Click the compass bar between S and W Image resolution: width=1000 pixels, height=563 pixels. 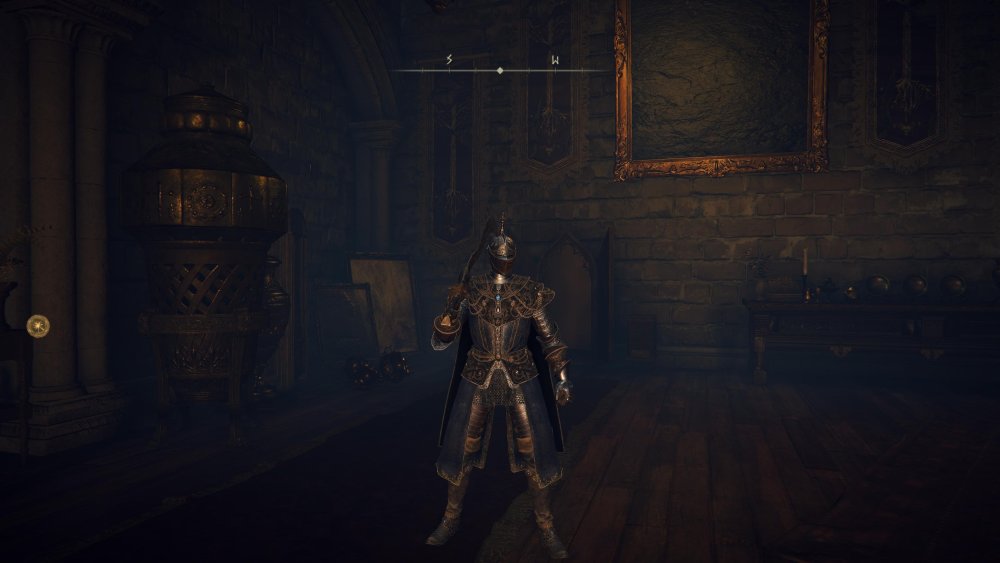[x=501, y=71]
